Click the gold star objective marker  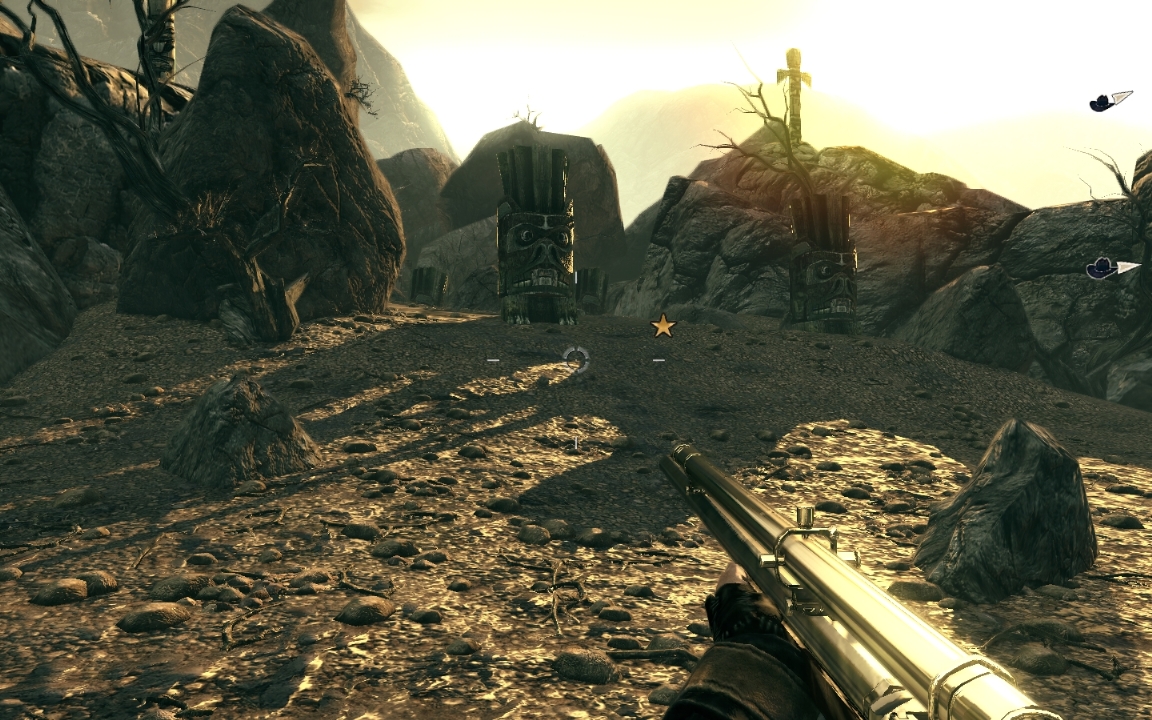pos(663,326)
